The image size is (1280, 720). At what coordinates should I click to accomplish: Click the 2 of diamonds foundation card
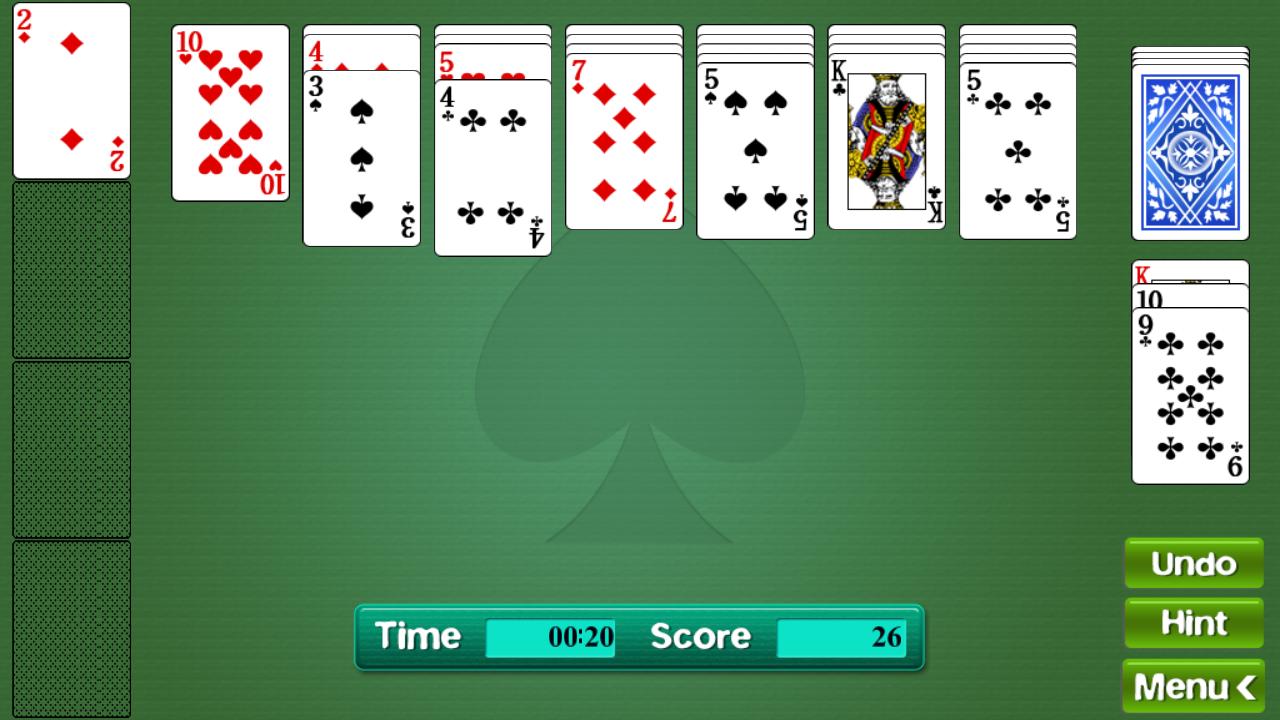coord(71,90)
